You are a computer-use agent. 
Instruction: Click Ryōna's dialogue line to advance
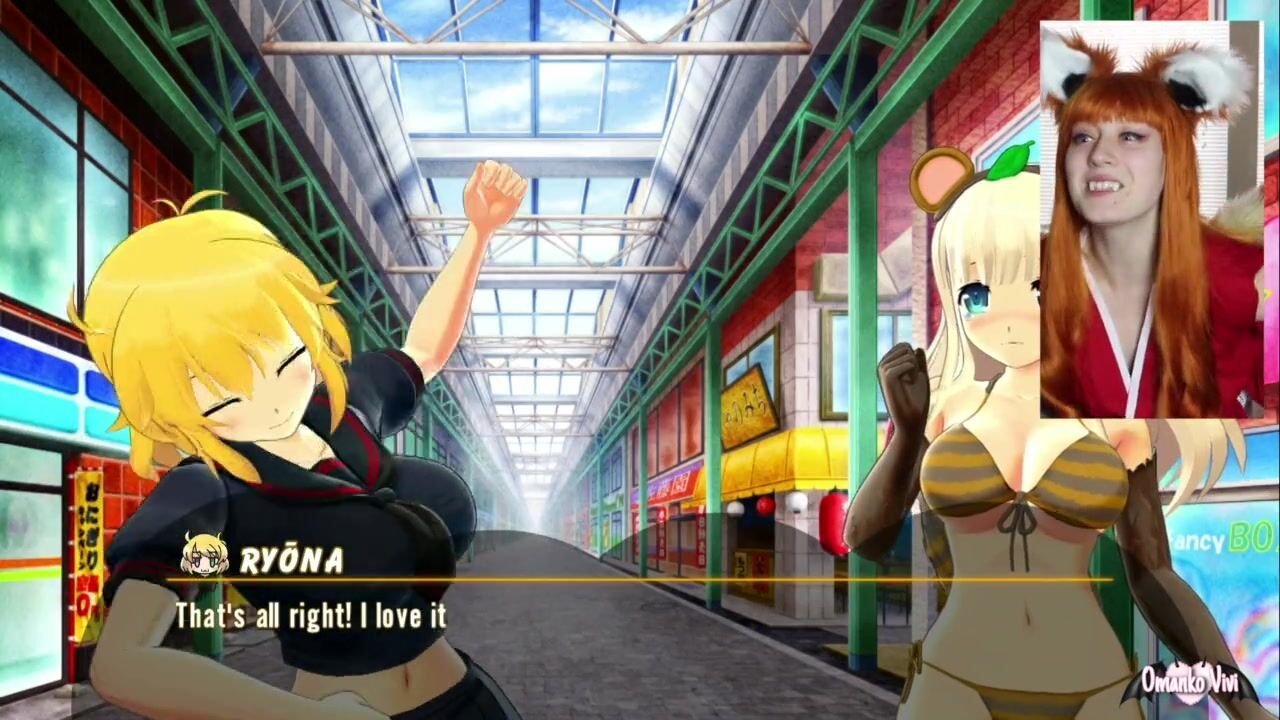(x=311, y=616)
